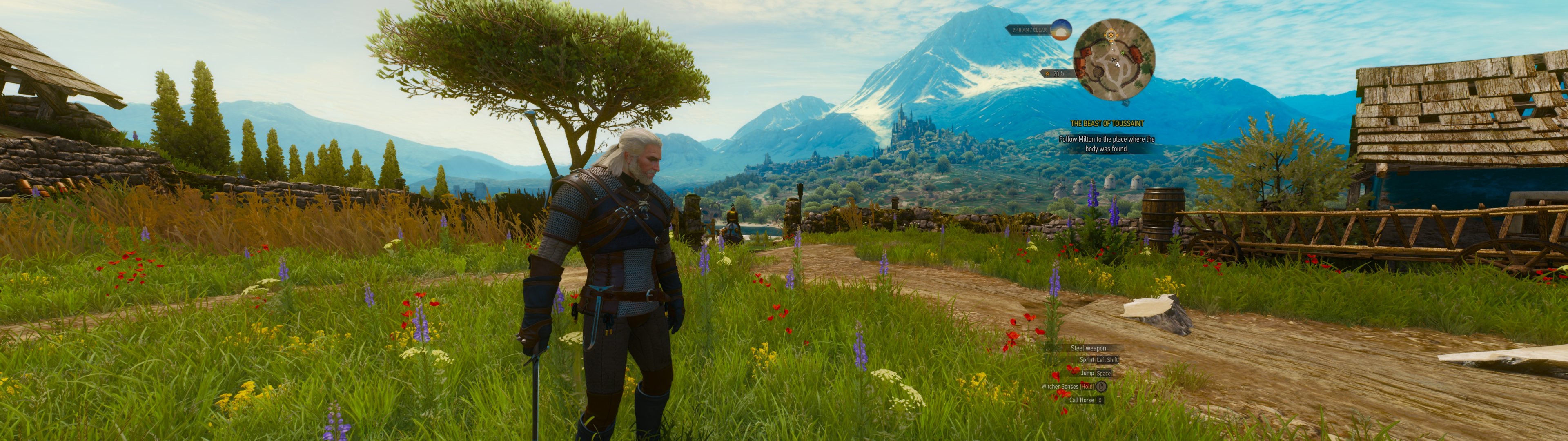Screen dimensions: 1568x441
Task: Select the coin icon on the currency badge
Action: coord(1048,73)
